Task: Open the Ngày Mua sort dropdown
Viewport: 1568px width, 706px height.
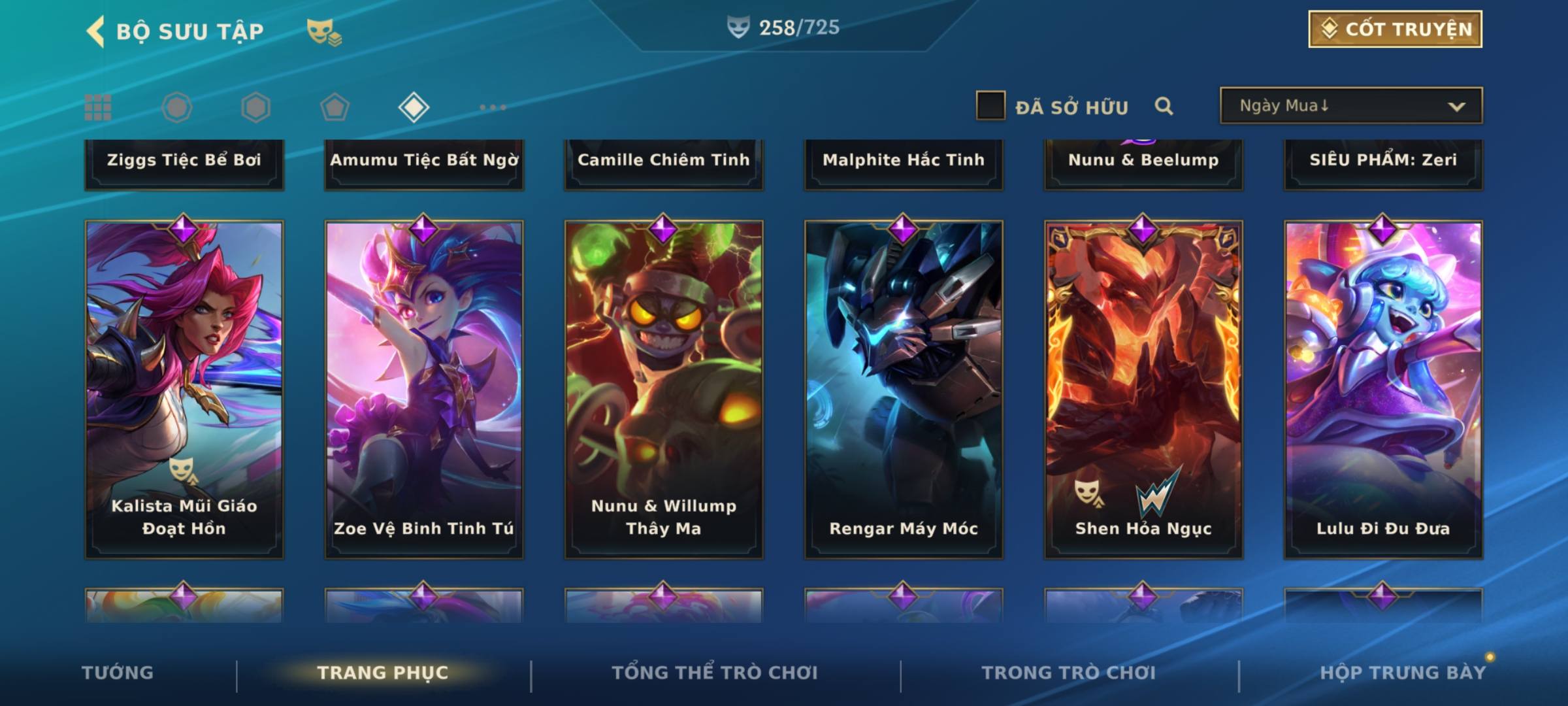Action: tap(1350, 106)
